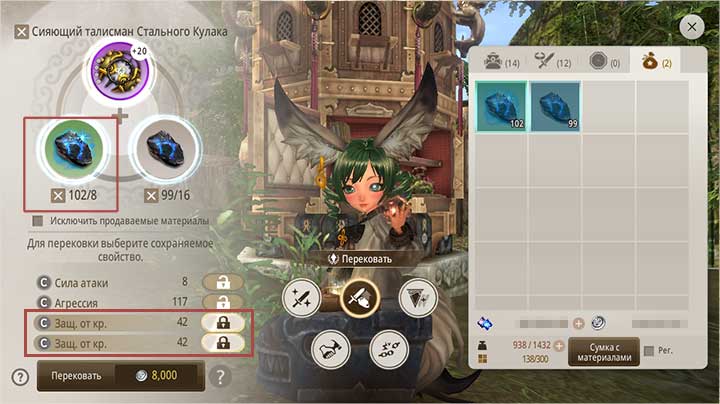
Task: Open the Сумка с материалами bag
Action: (x=603, y=352)
